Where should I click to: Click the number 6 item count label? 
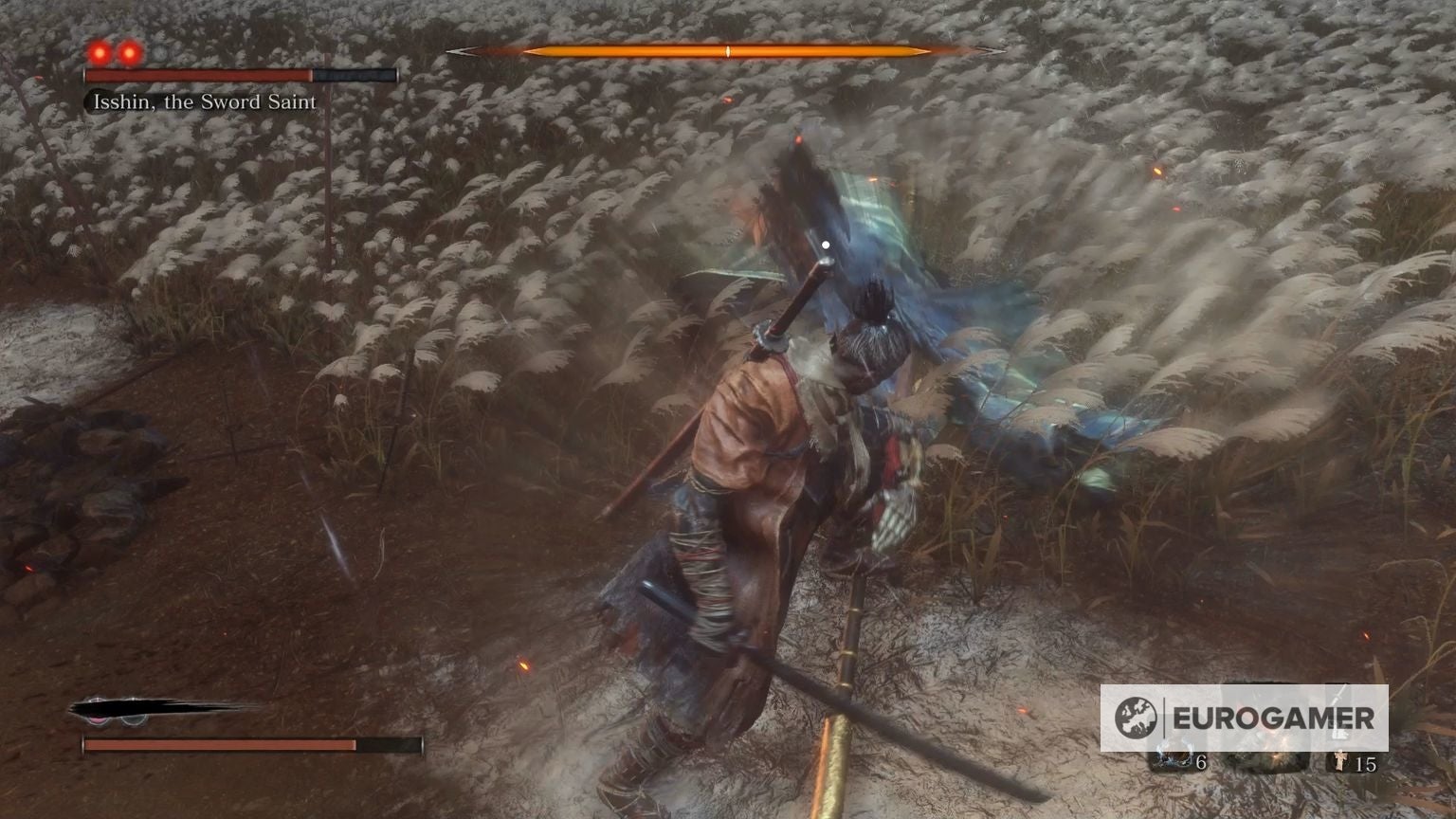1201,761
